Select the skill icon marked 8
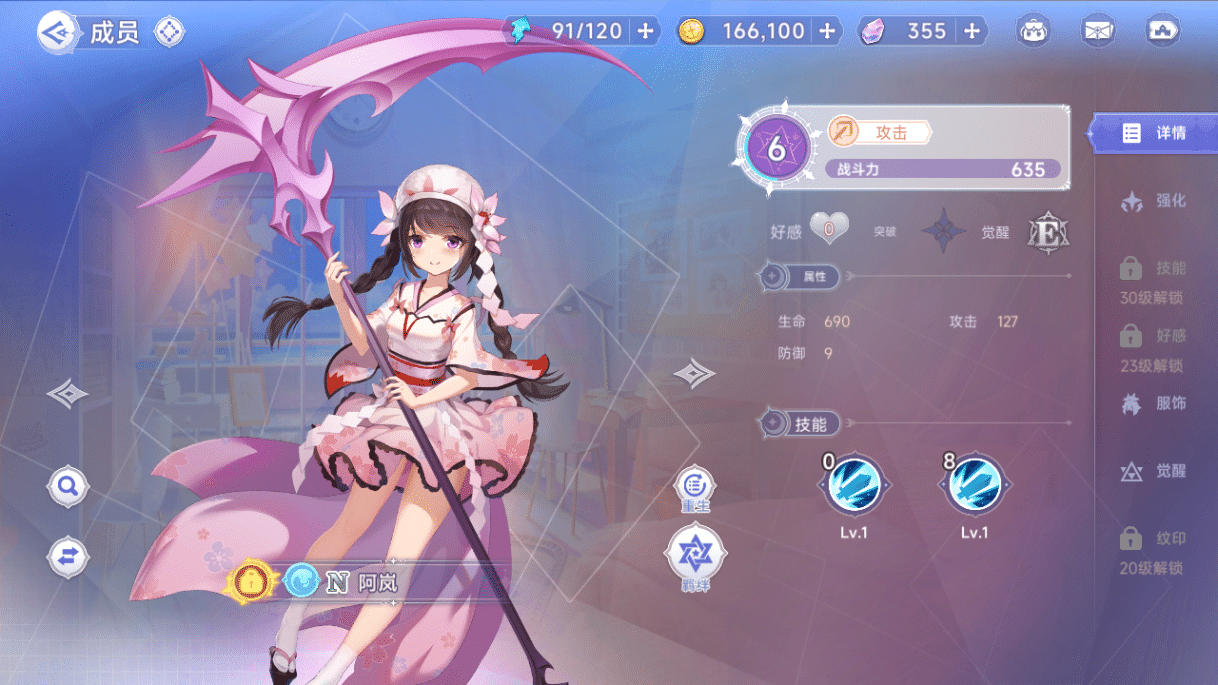This screenshot has height=685, width=1218. 974,486
